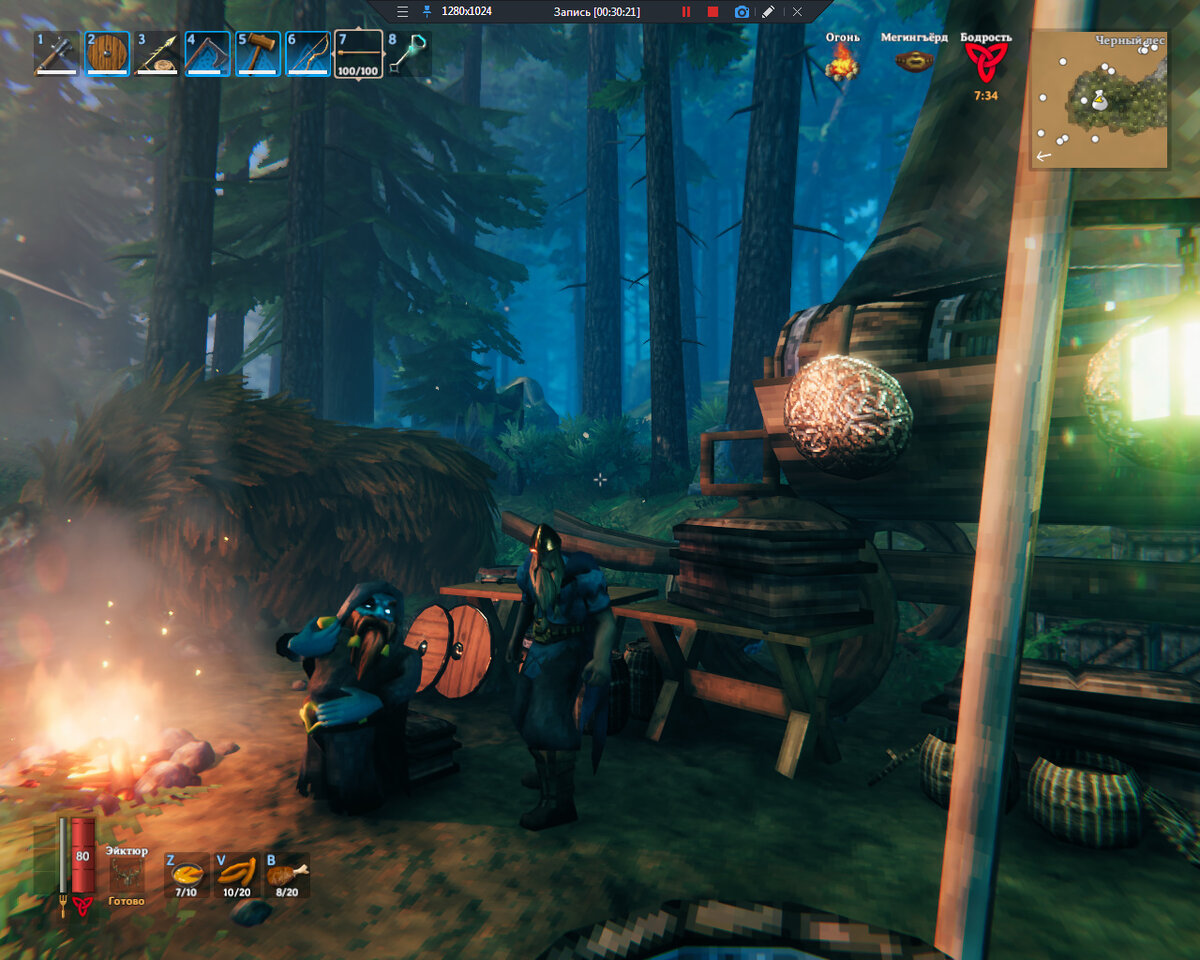Stop the recording with the red square

point(713,12)
